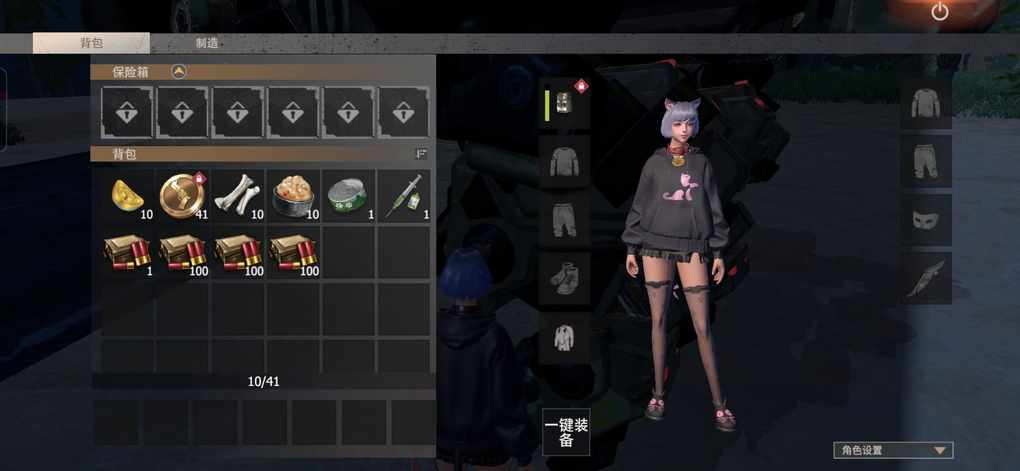Select the shoes equipment slot
1020x471 pixels.
565,278
